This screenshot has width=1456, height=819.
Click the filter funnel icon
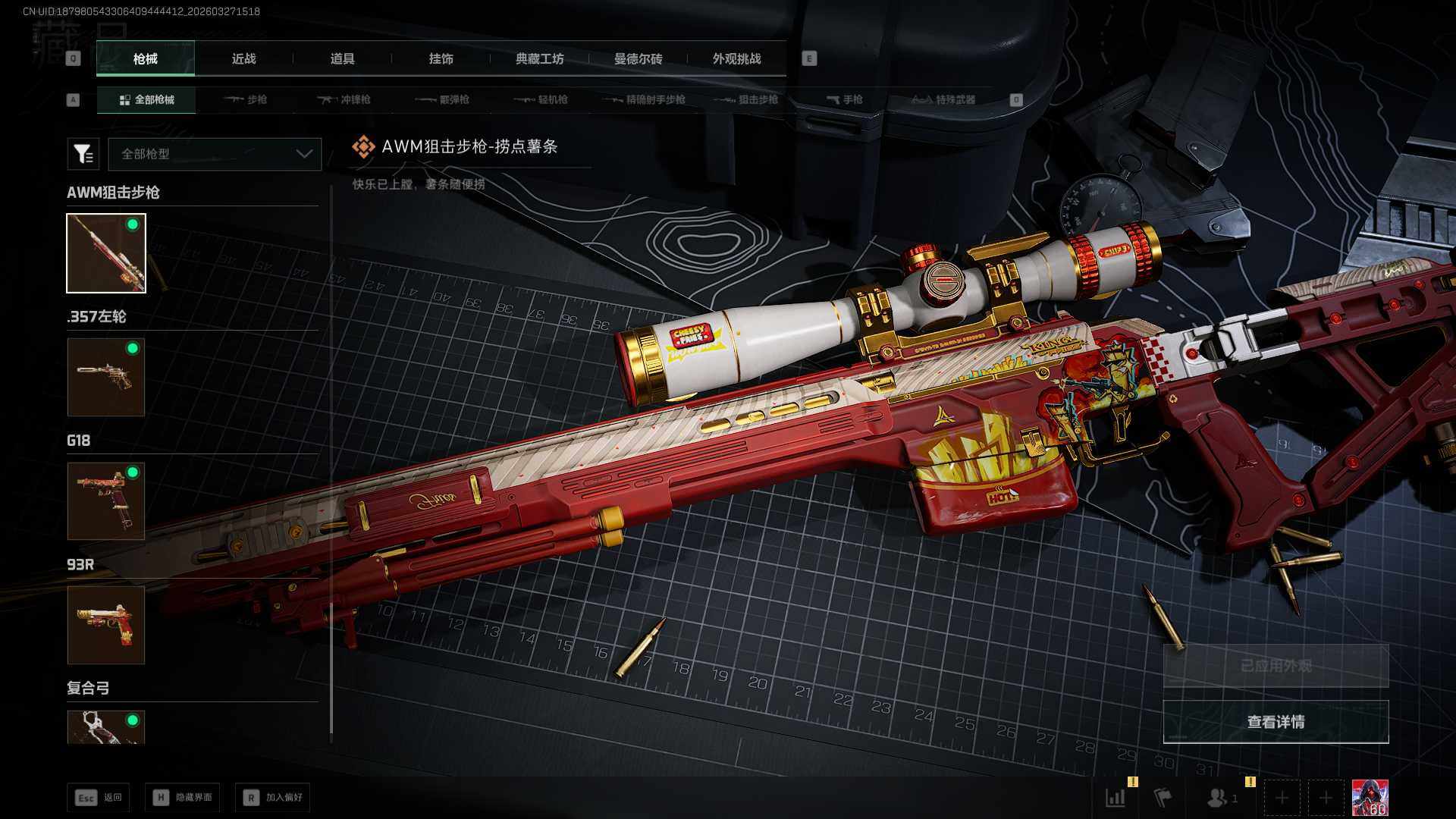(83, 154)
